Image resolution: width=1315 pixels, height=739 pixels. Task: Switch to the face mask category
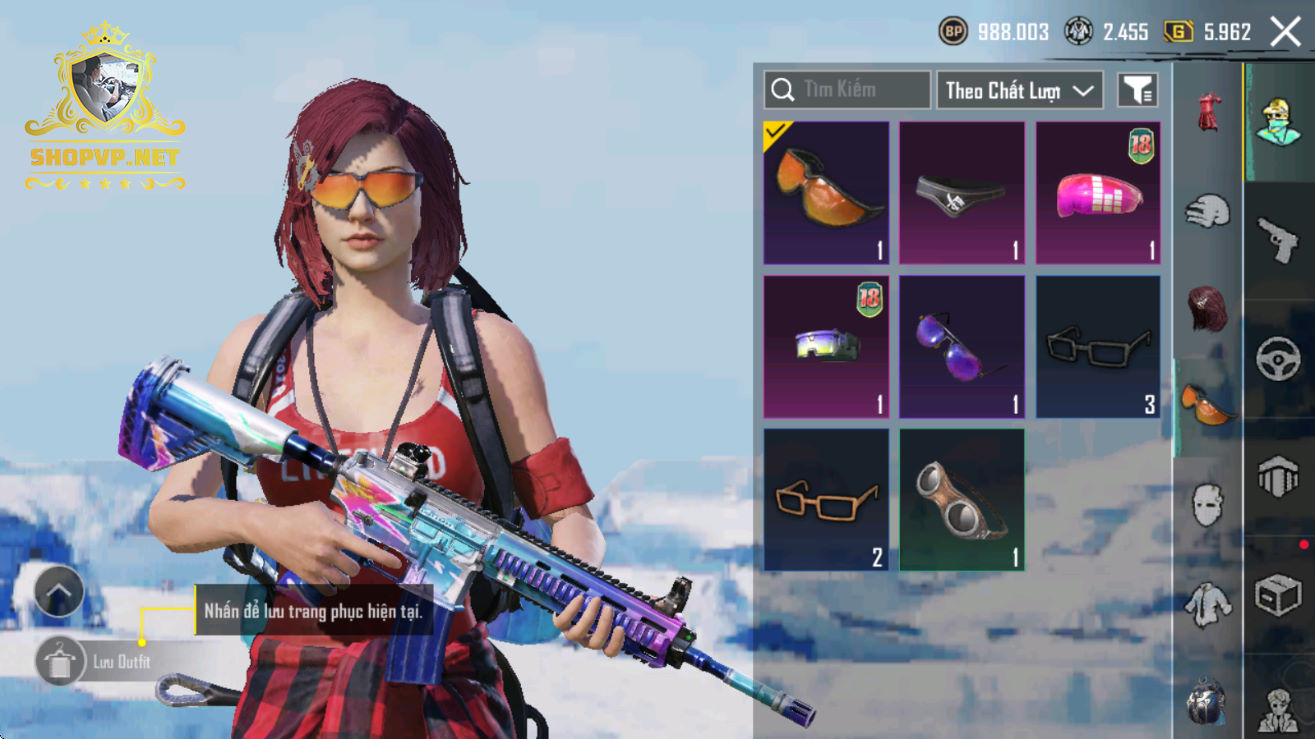pos(1208,503)
